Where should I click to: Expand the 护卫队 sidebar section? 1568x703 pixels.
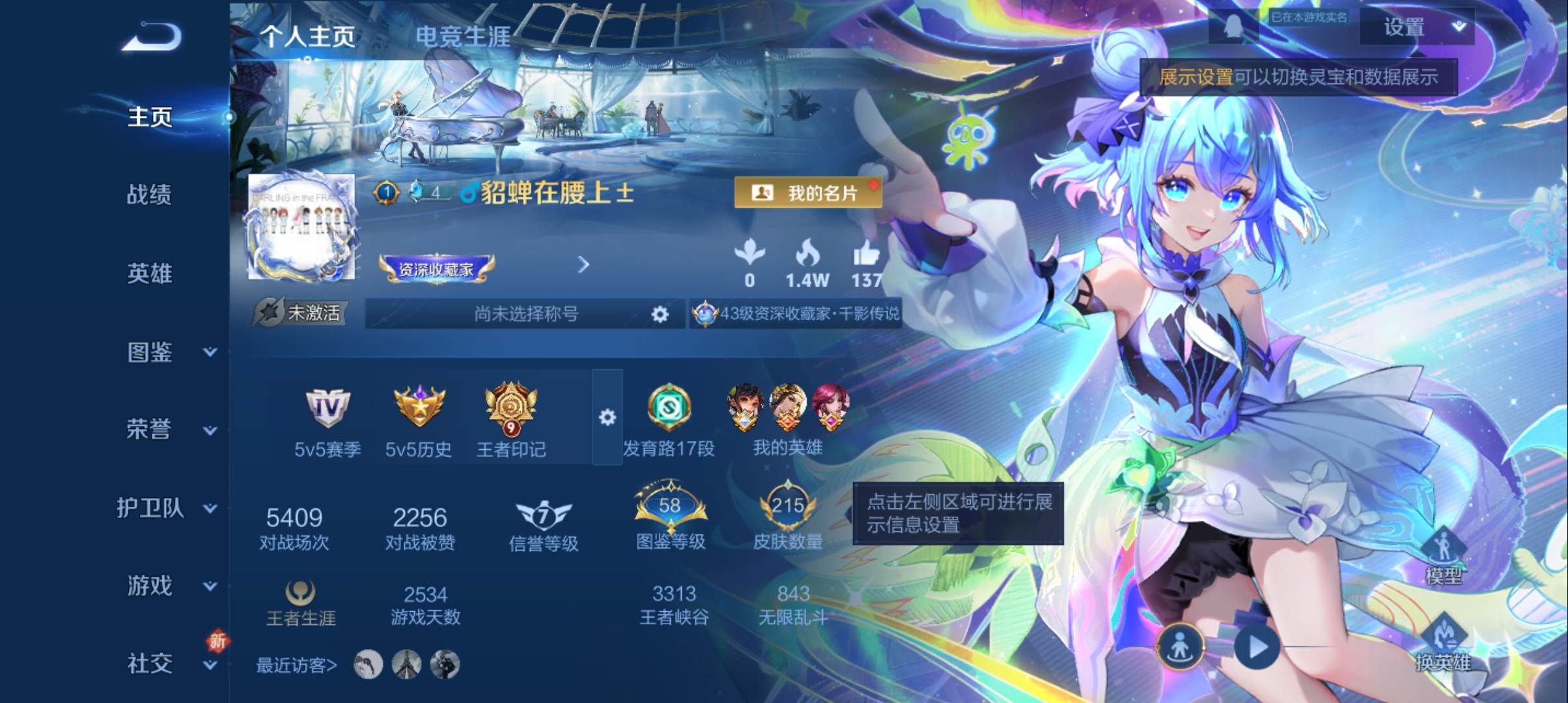pos(166,508)
